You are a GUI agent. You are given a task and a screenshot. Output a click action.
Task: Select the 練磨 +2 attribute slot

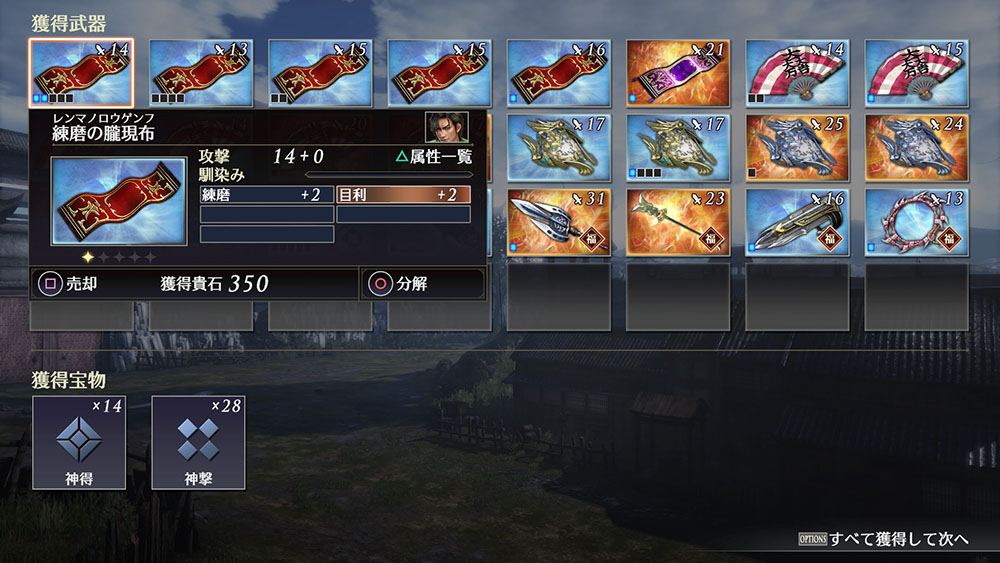pyautogui.click(x=267, y=195)
